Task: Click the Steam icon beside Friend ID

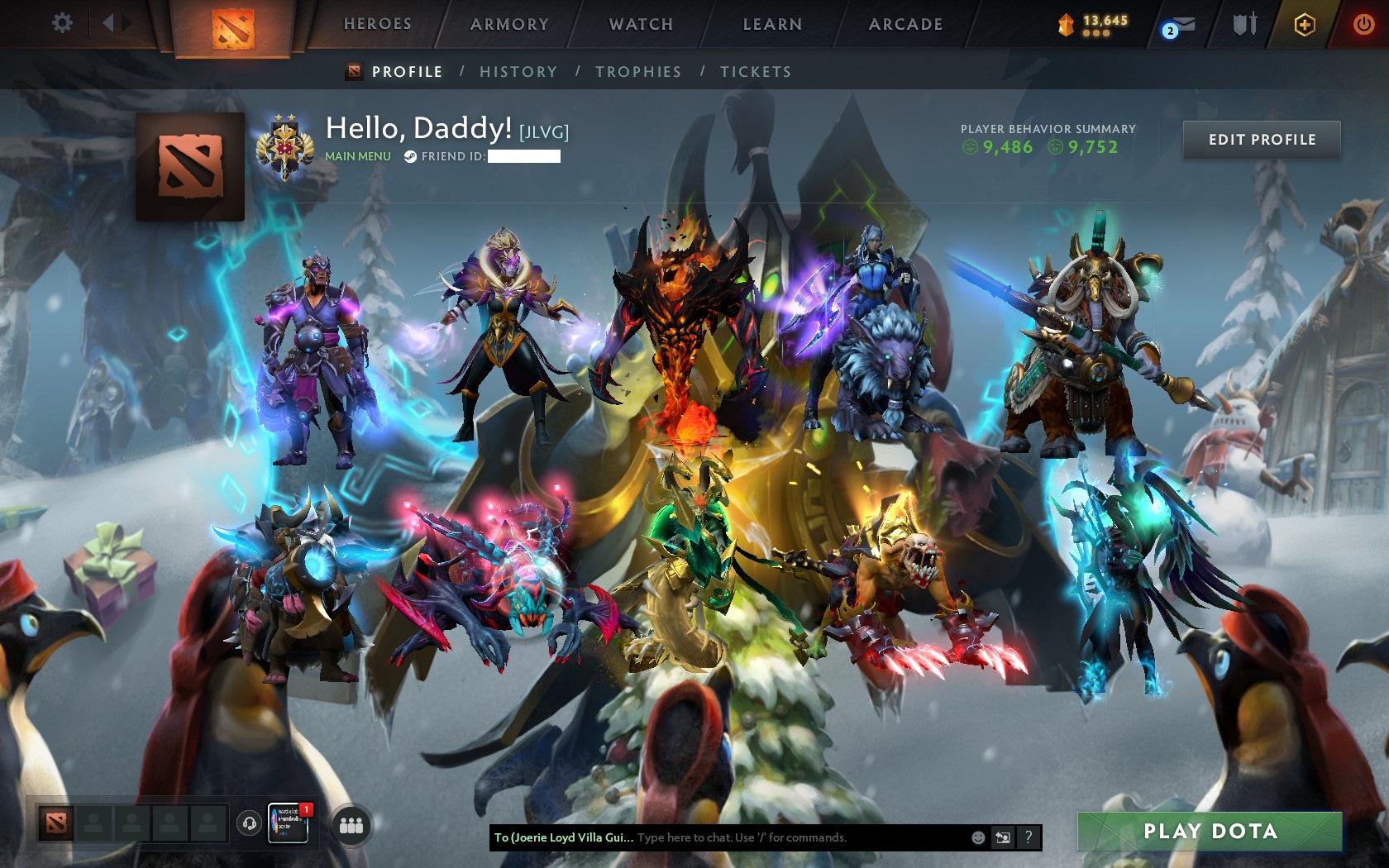Action: pos(408,154)
